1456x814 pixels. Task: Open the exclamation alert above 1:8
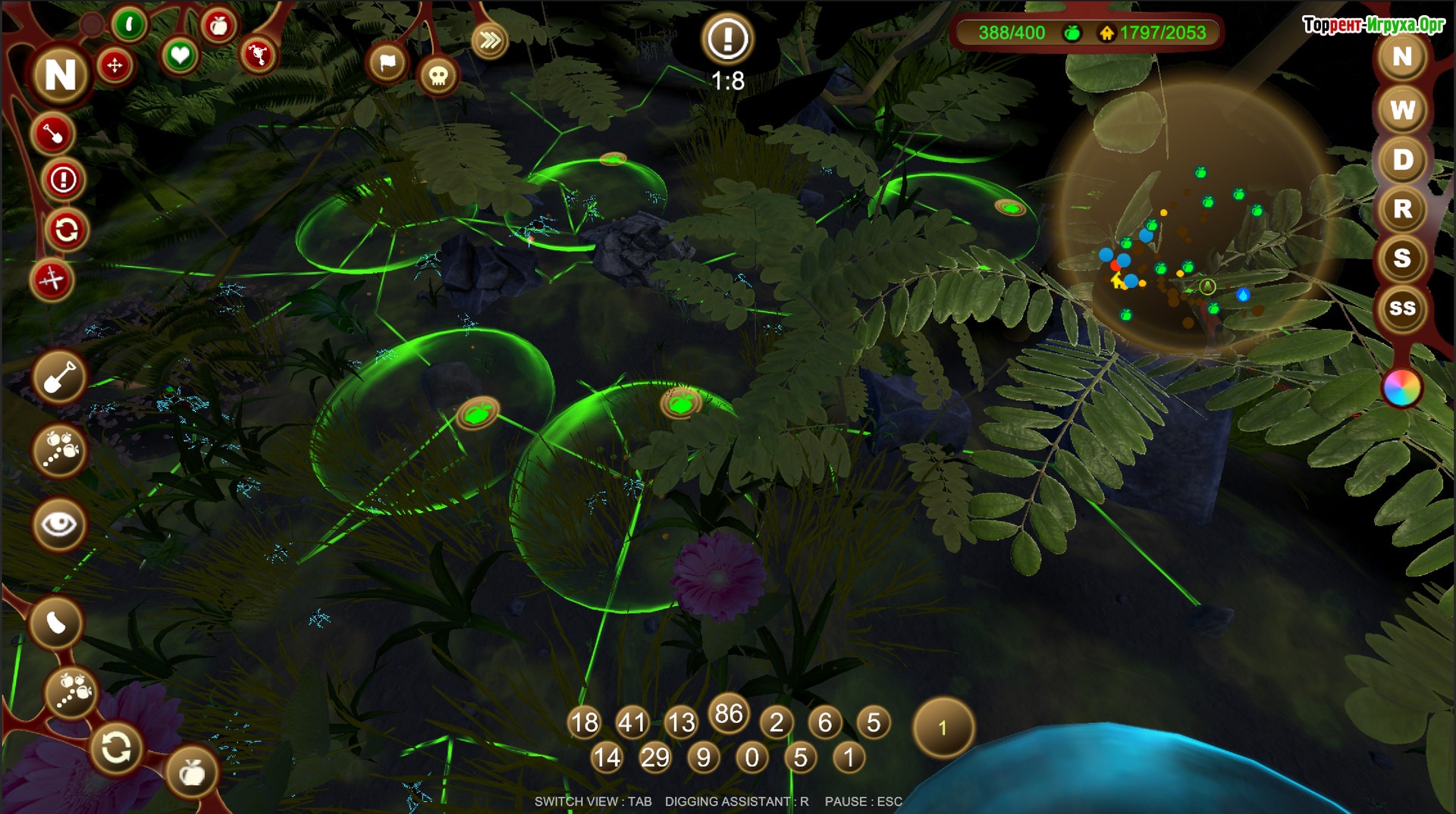(727, 38)
